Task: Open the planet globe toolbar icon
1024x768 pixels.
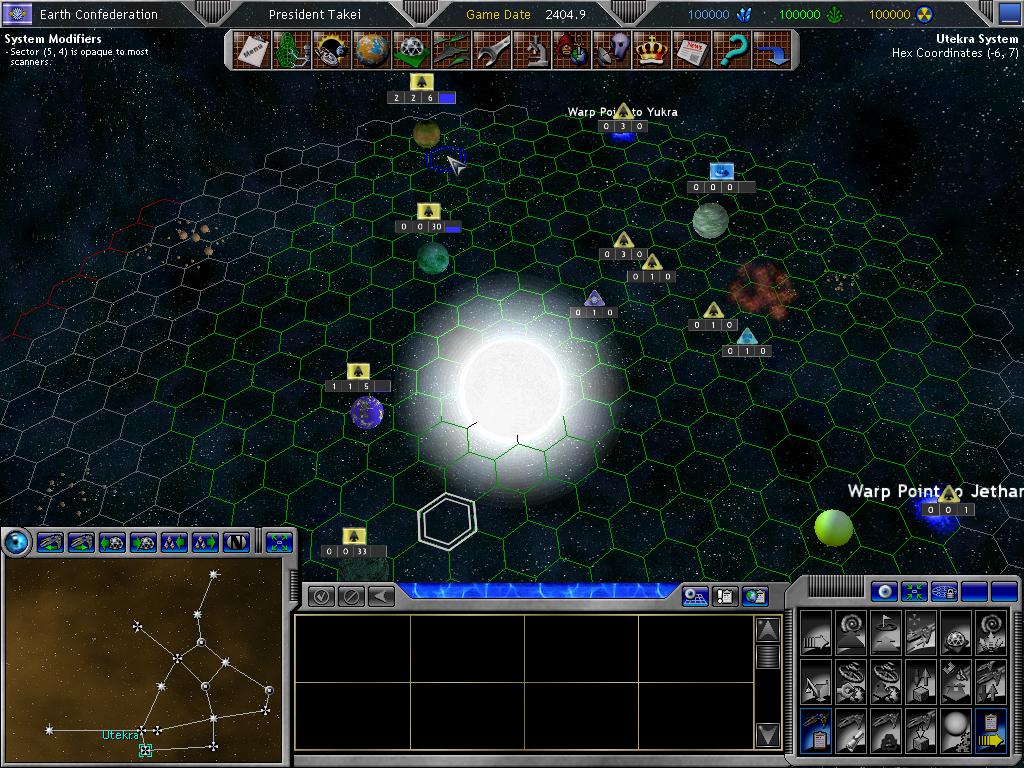Action: (370, 49)
